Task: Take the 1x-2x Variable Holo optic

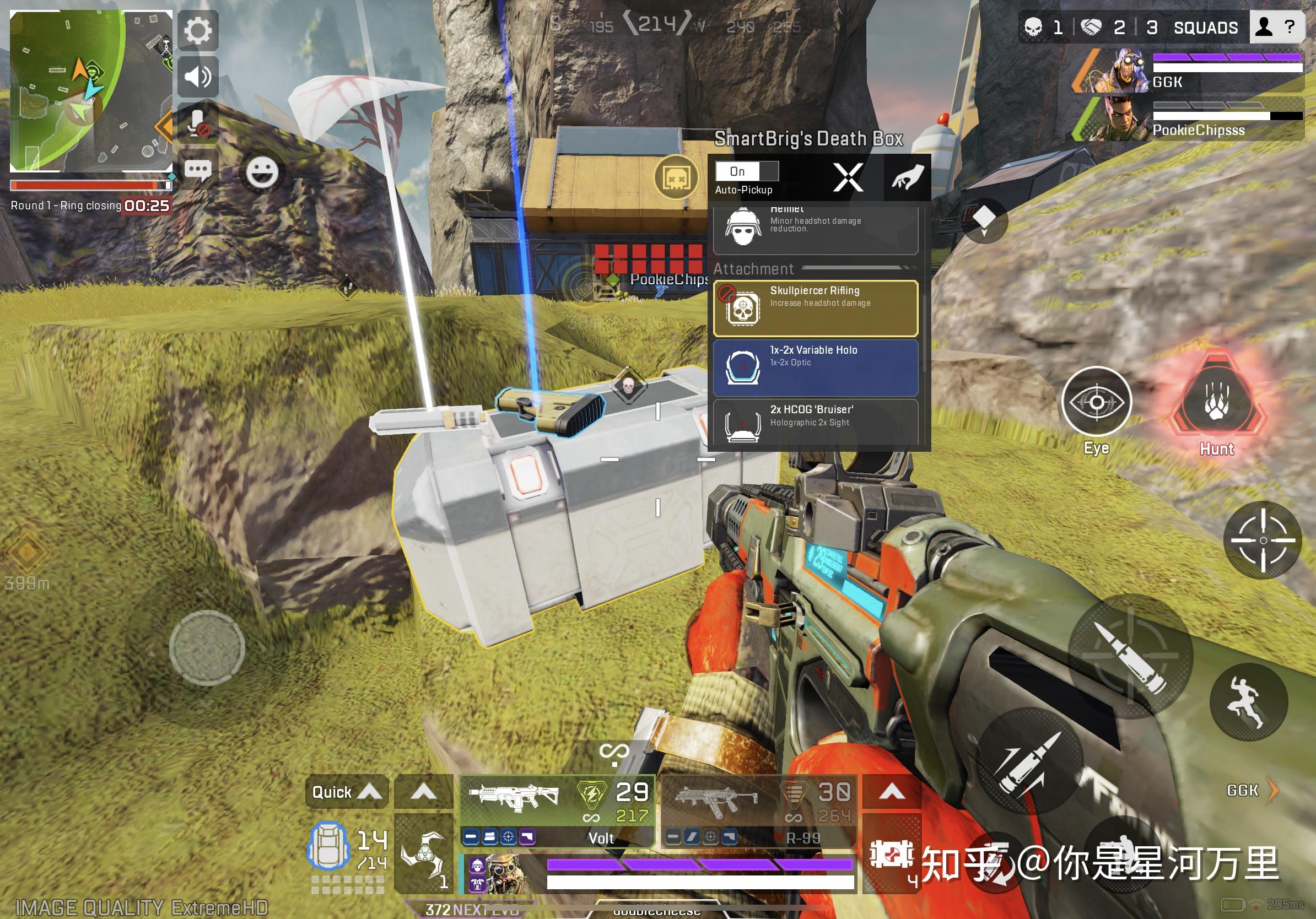Action: 815,368
